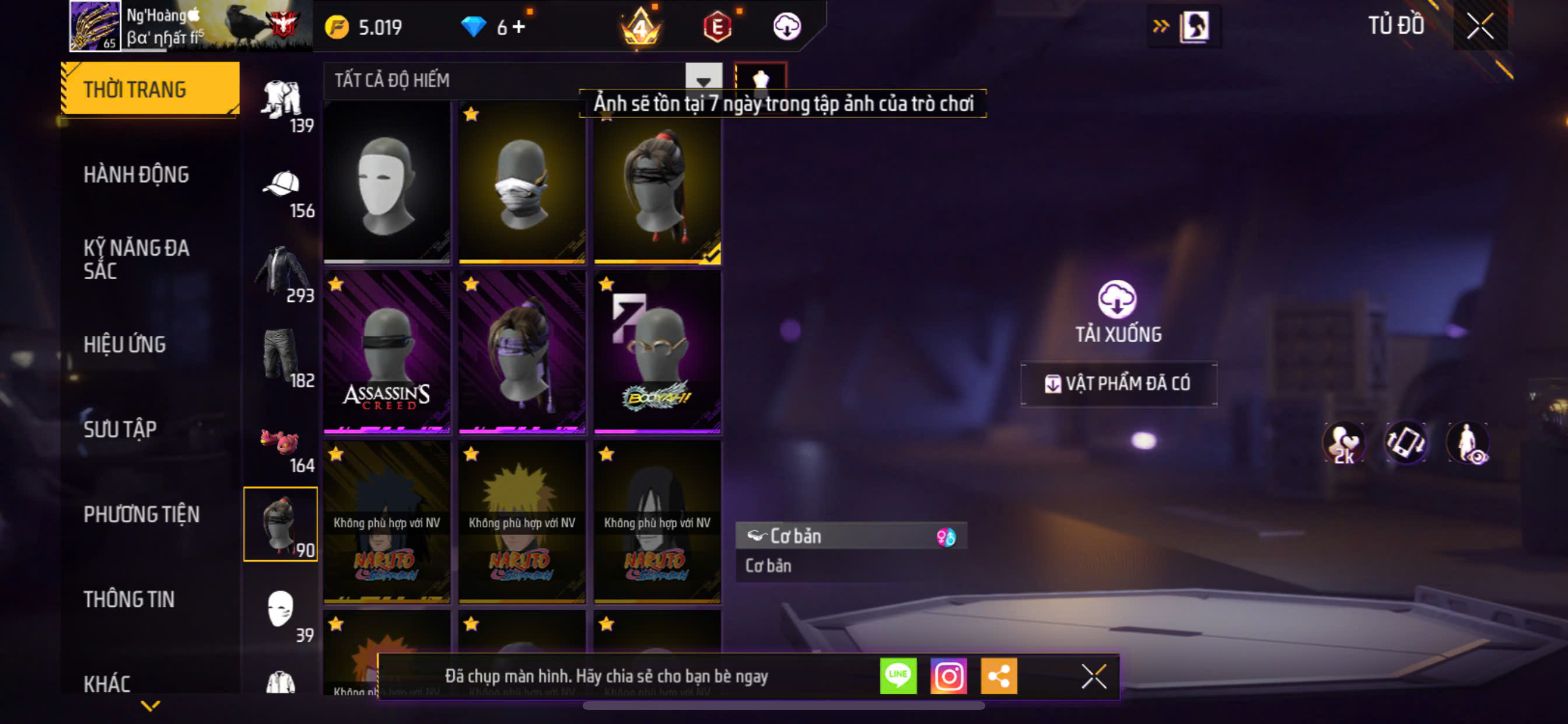Select the white face mask item
This screenshot has height=724, width=1568.
point(387,182)
